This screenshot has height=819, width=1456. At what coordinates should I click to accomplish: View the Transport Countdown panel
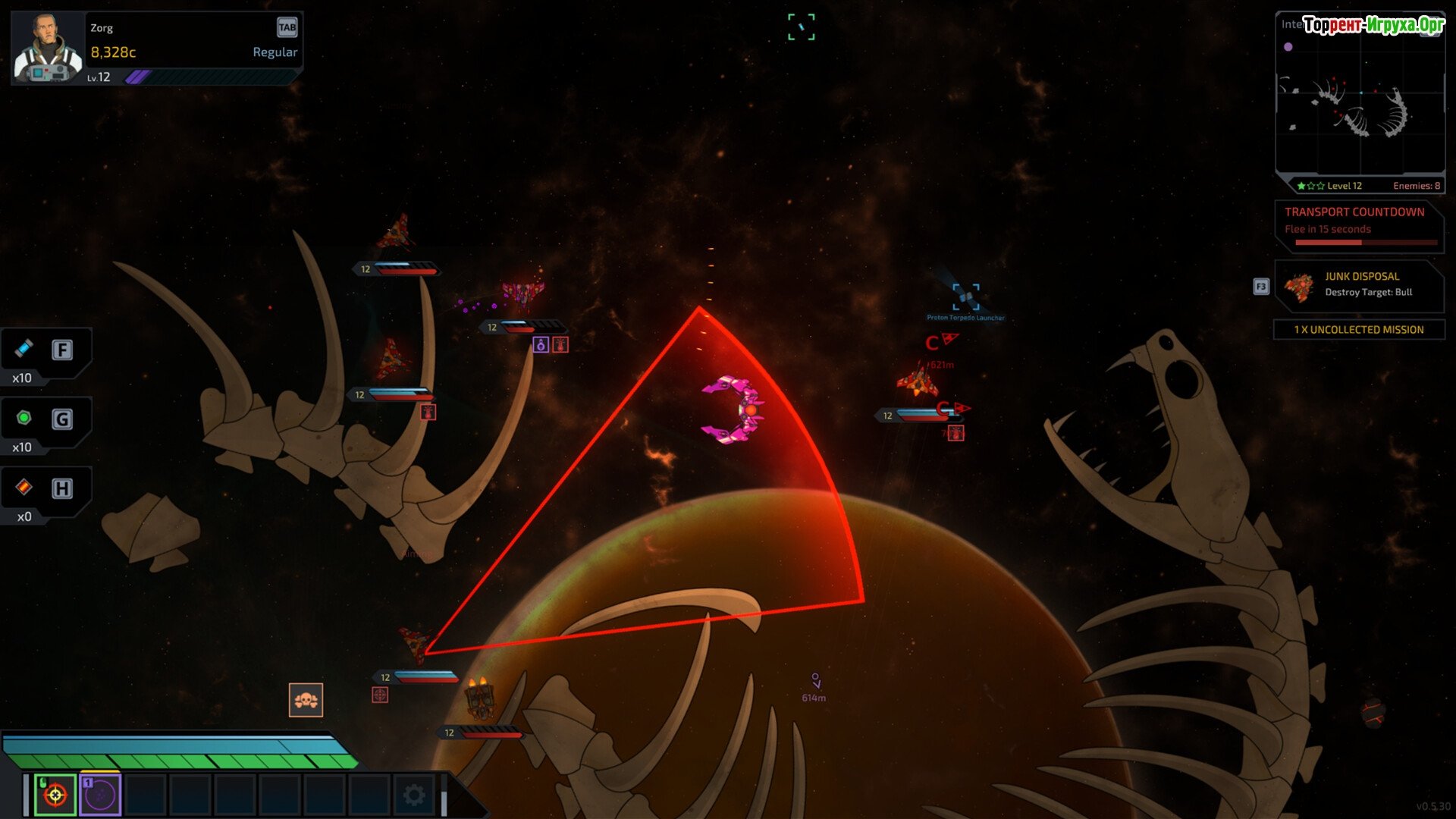pyautogui.click(x=1359, y=226)
